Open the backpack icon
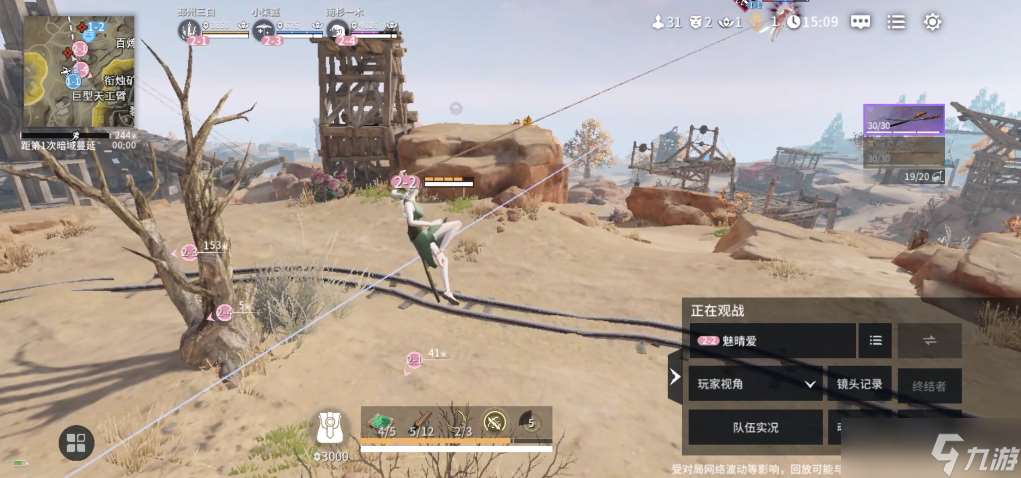1021x478 pixels. [331, 427]
